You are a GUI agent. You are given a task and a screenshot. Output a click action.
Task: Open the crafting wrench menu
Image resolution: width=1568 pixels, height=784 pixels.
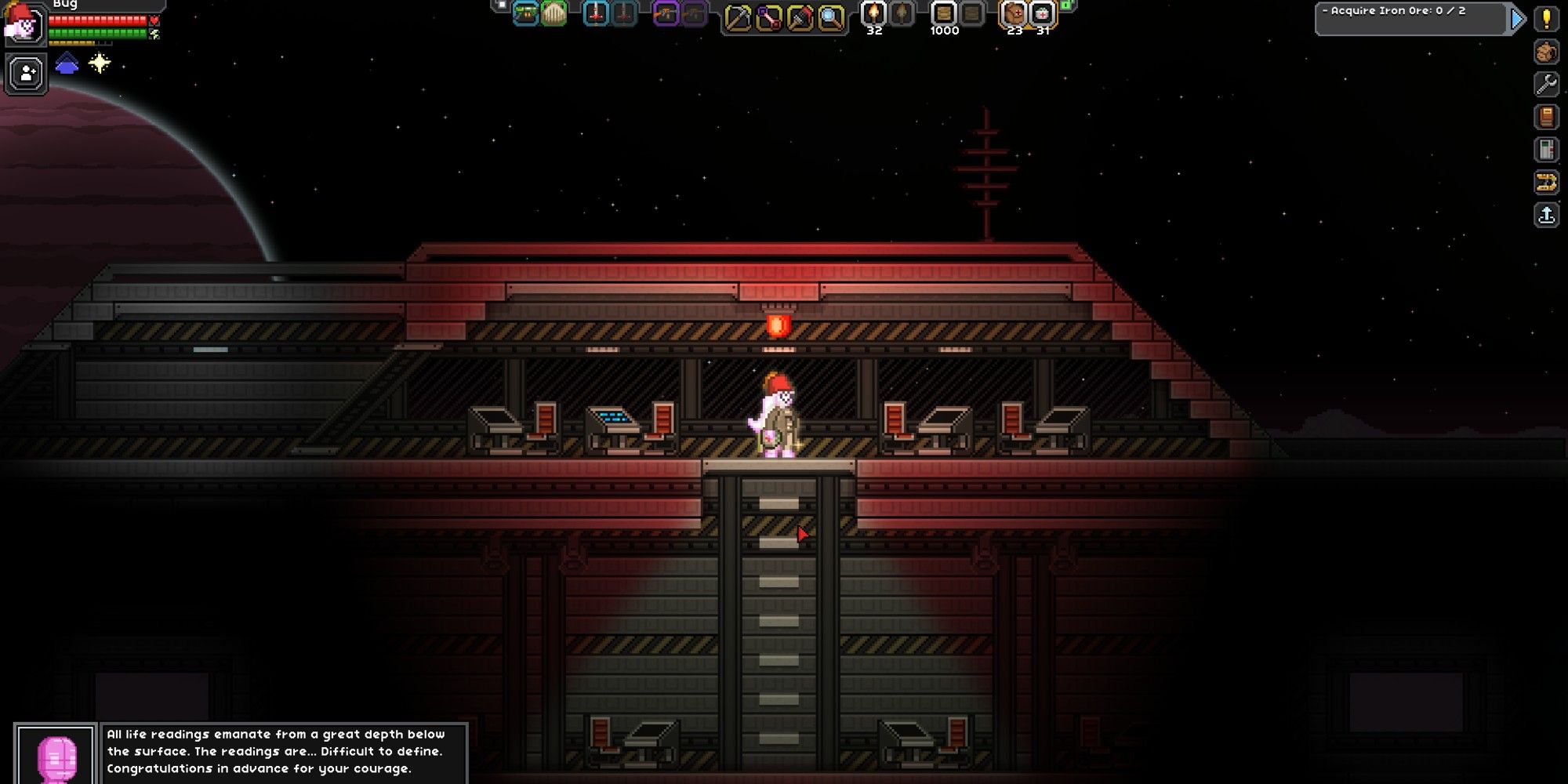[1547, 83]
